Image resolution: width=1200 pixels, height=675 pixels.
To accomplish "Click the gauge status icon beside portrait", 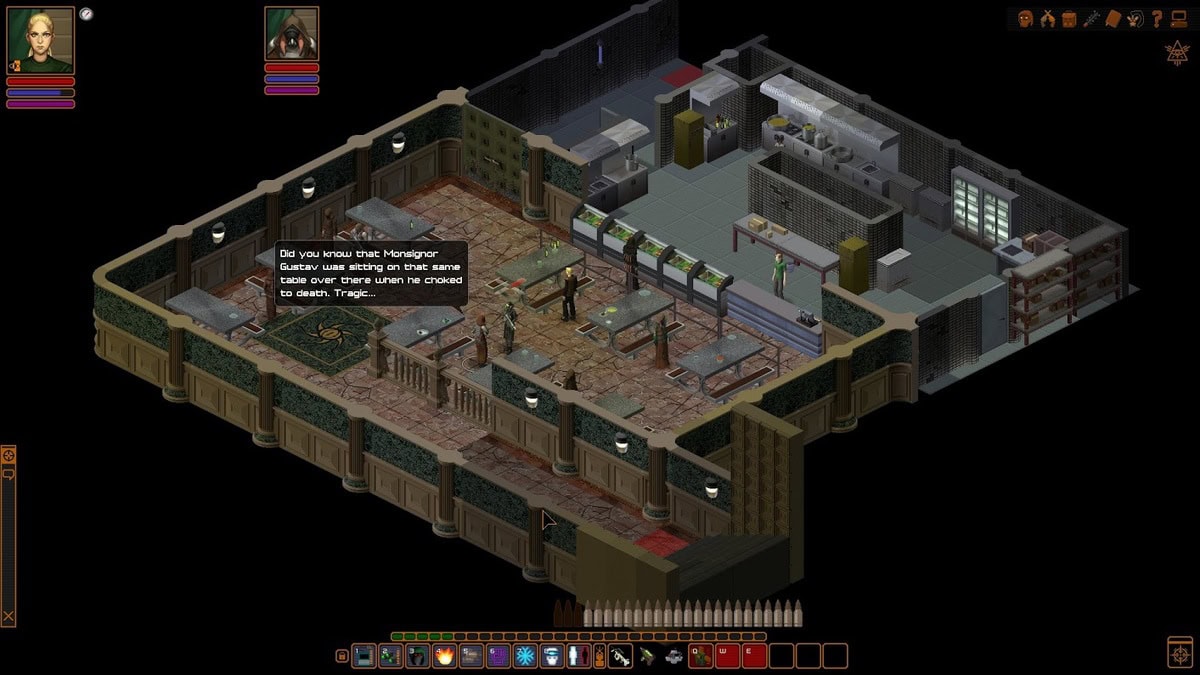I will point(86,14).
